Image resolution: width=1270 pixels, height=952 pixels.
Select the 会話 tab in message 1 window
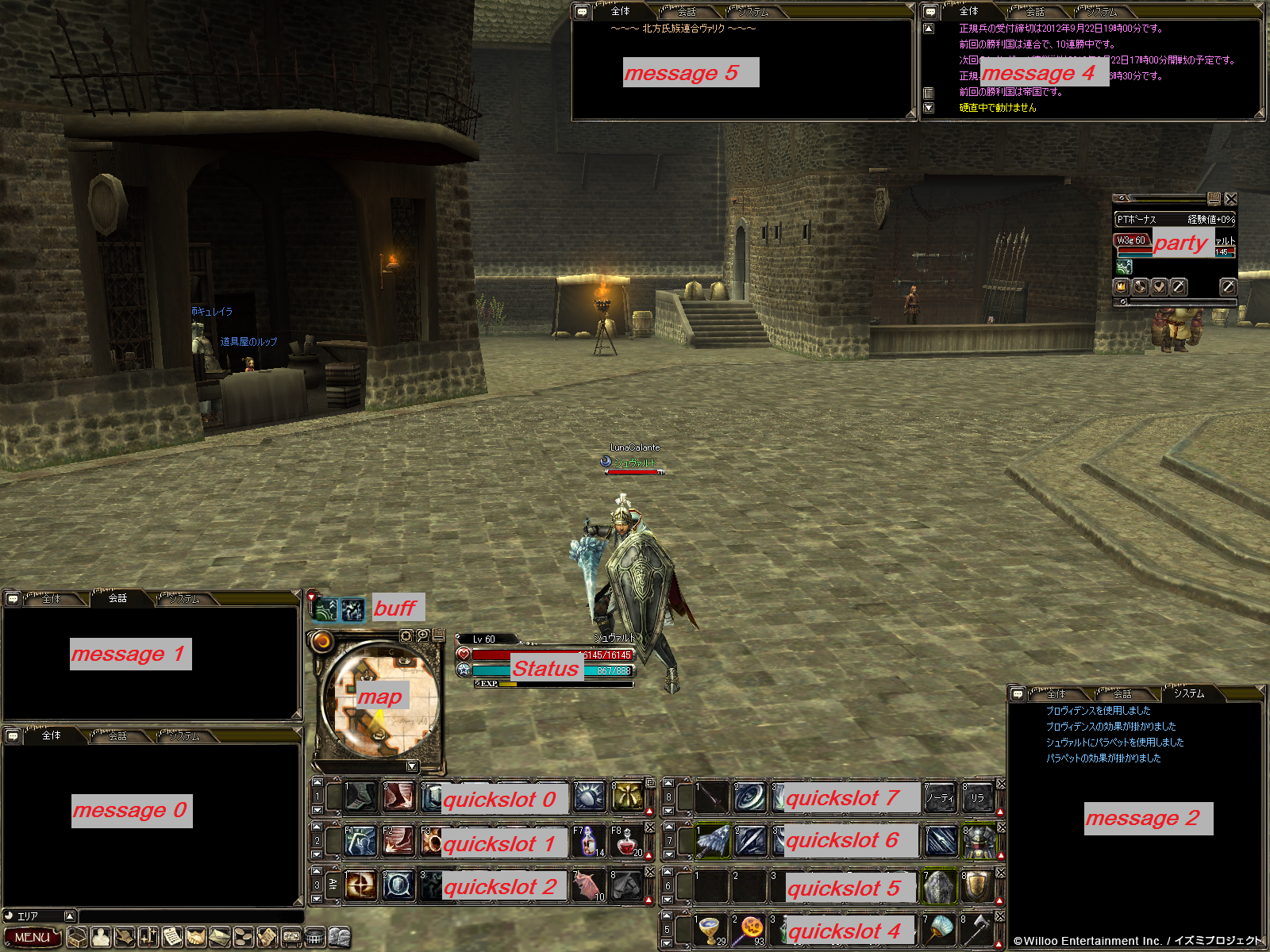click(x=117, y=598)
